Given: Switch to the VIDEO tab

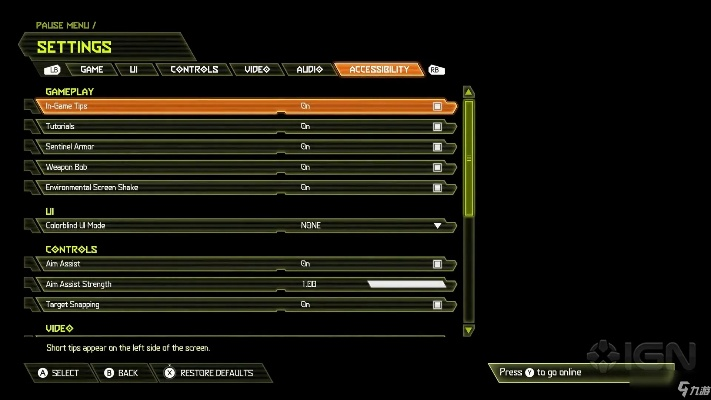Looking at the screenshot, I should click(257, 70).
